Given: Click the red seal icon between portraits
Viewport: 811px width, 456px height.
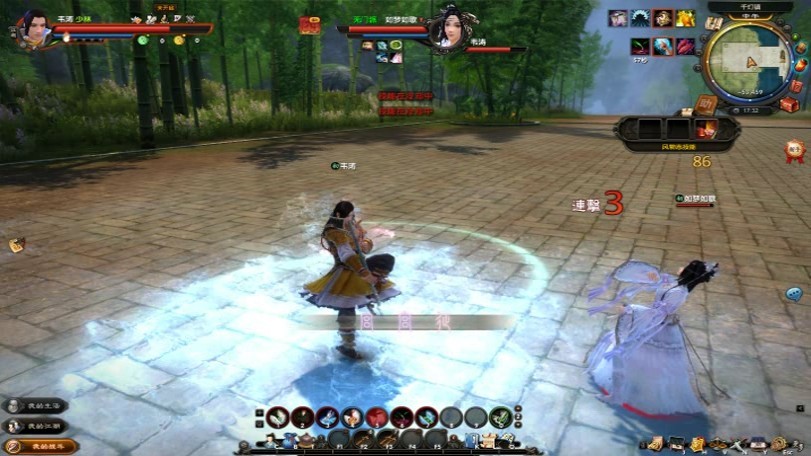Looking at the screenshot, I should pyautogui.click(x=309, y=26).
